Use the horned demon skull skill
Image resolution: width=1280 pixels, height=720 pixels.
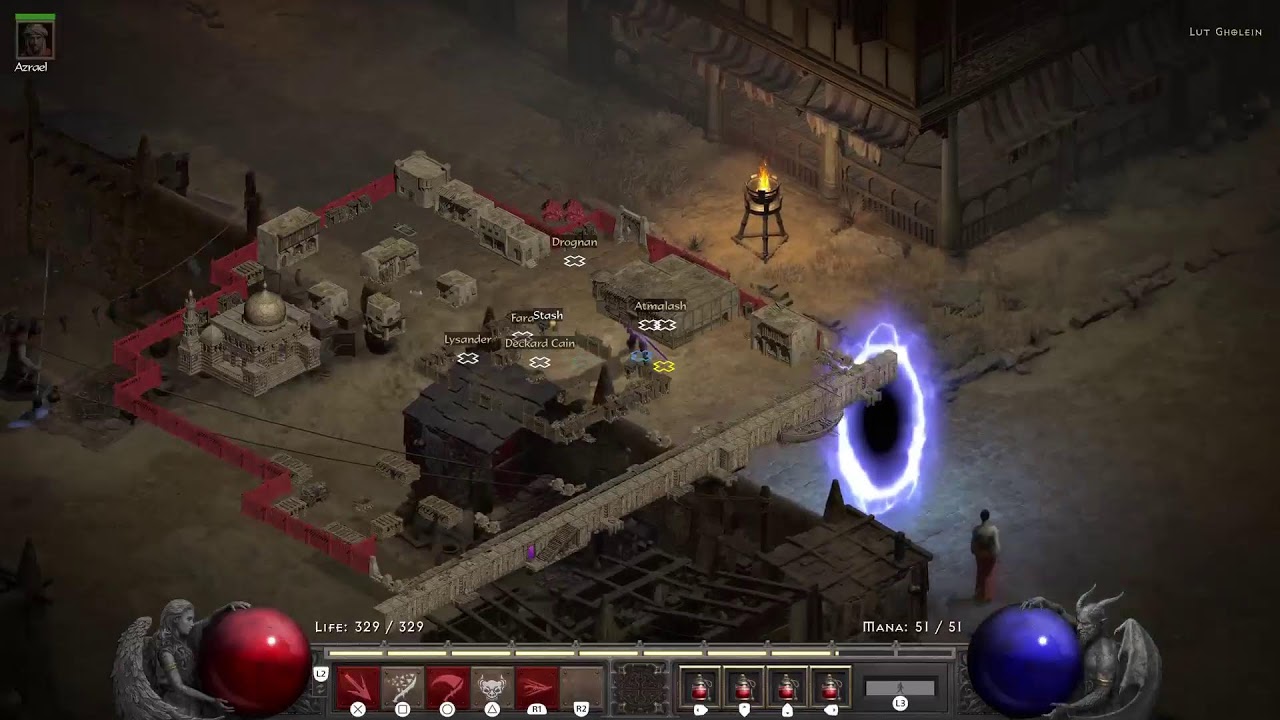(x=492, y=687)
